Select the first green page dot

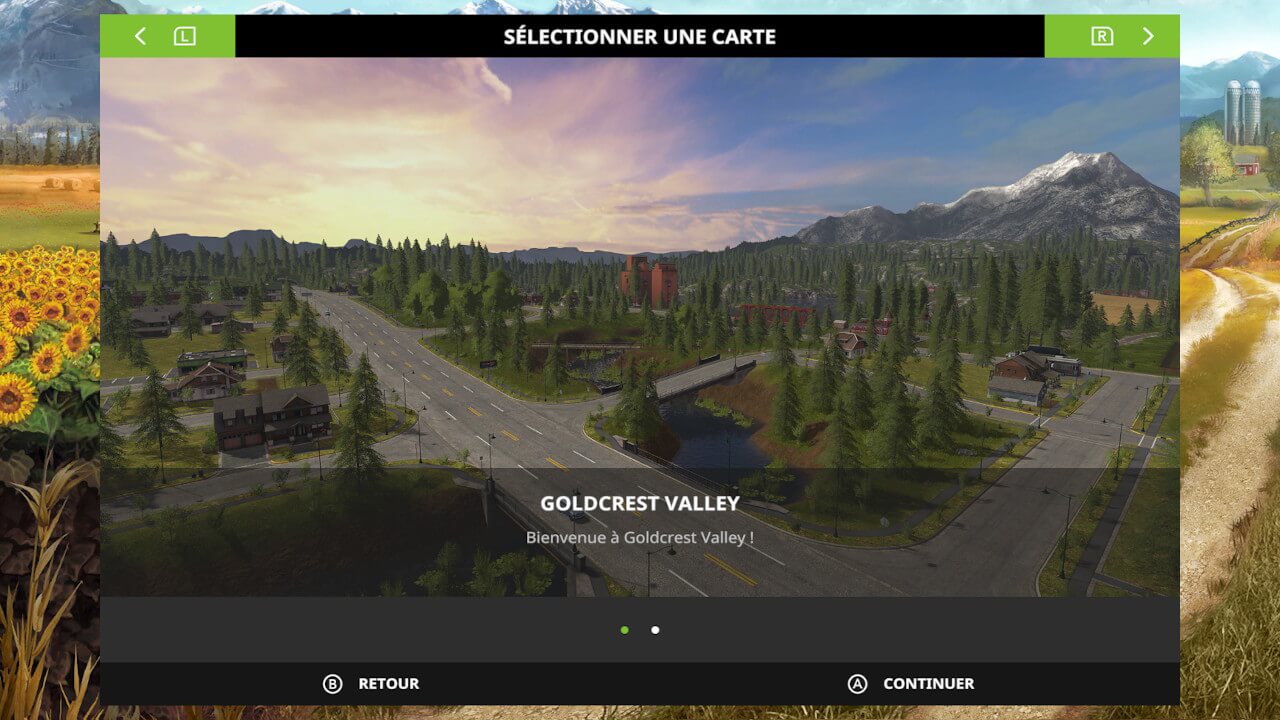click(625, 630)
